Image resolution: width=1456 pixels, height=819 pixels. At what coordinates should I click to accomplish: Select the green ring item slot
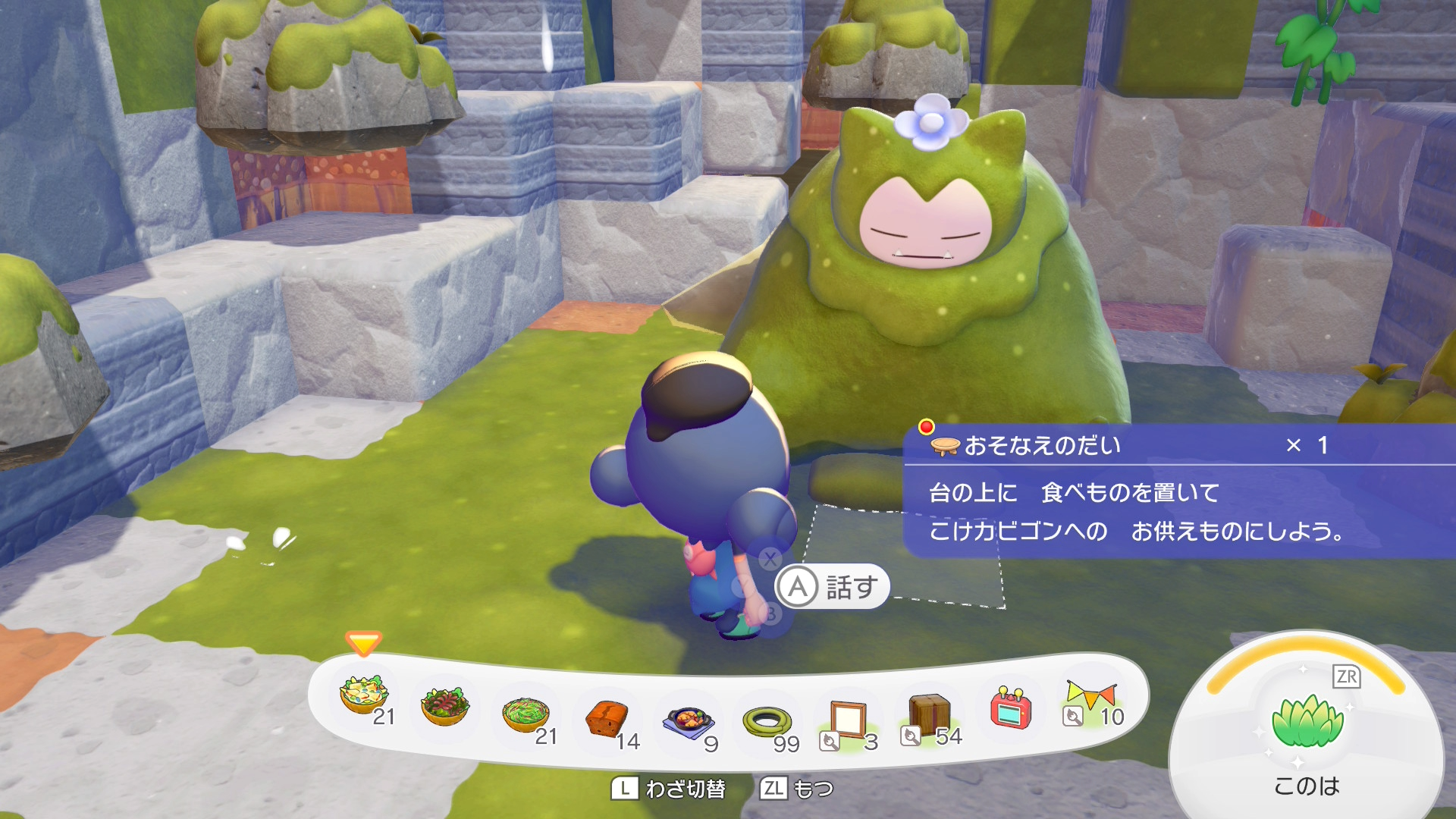[x=768, y=721]
